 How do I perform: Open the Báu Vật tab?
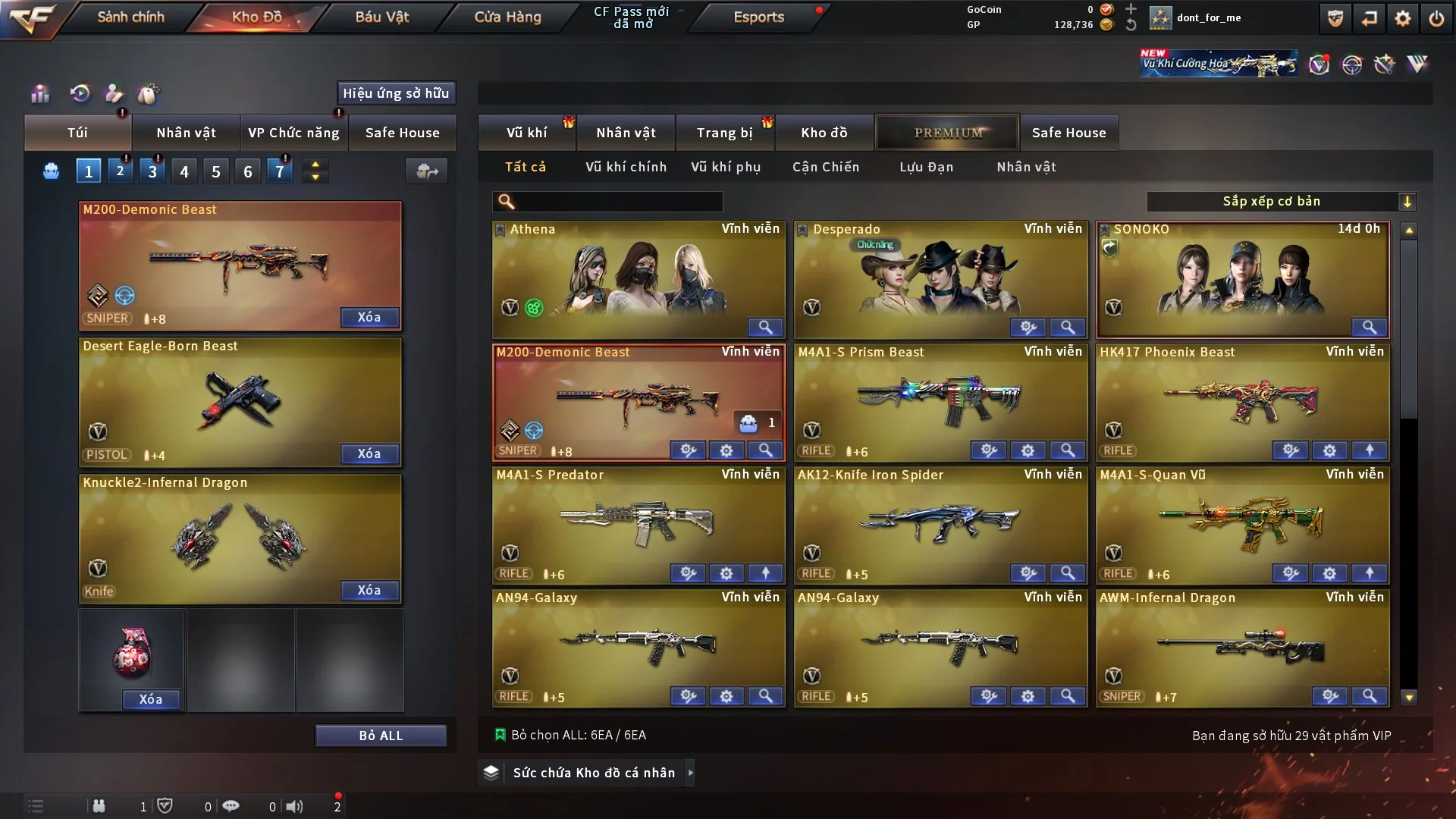pyautogui.click(x=381, y=17)
